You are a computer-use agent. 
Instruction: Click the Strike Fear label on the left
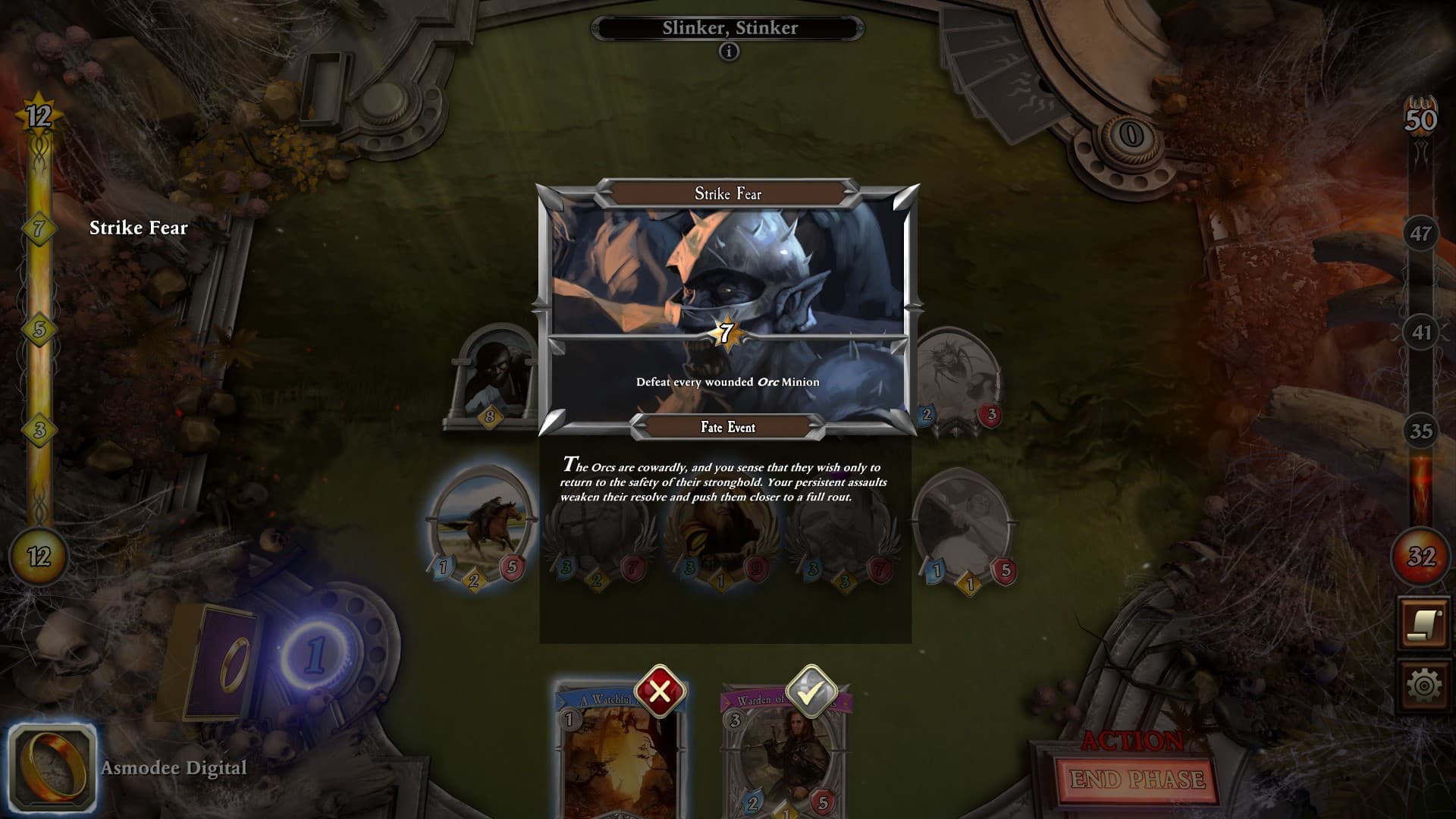pos(139,227)
